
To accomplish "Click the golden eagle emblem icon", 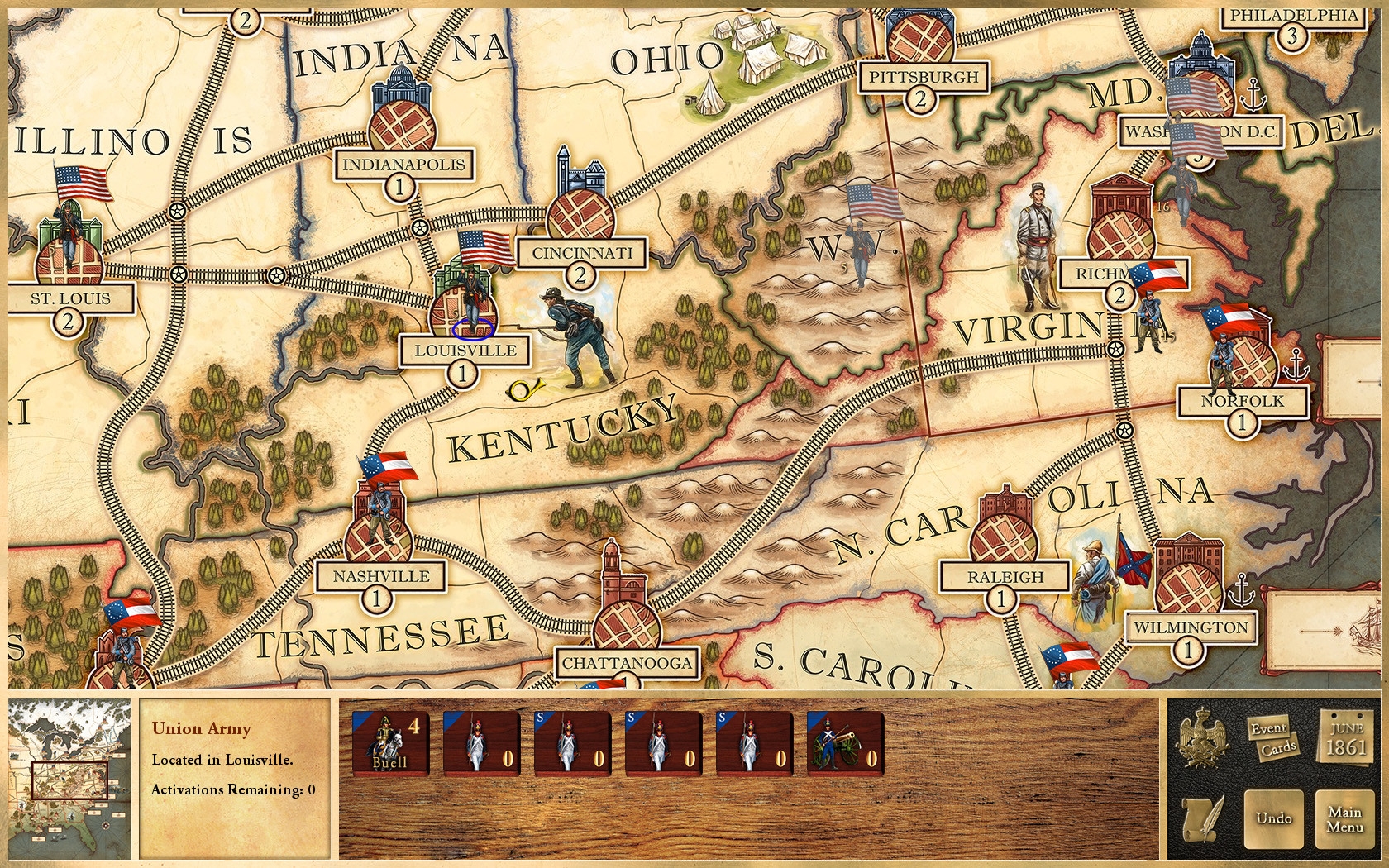I will point(1200,739).
